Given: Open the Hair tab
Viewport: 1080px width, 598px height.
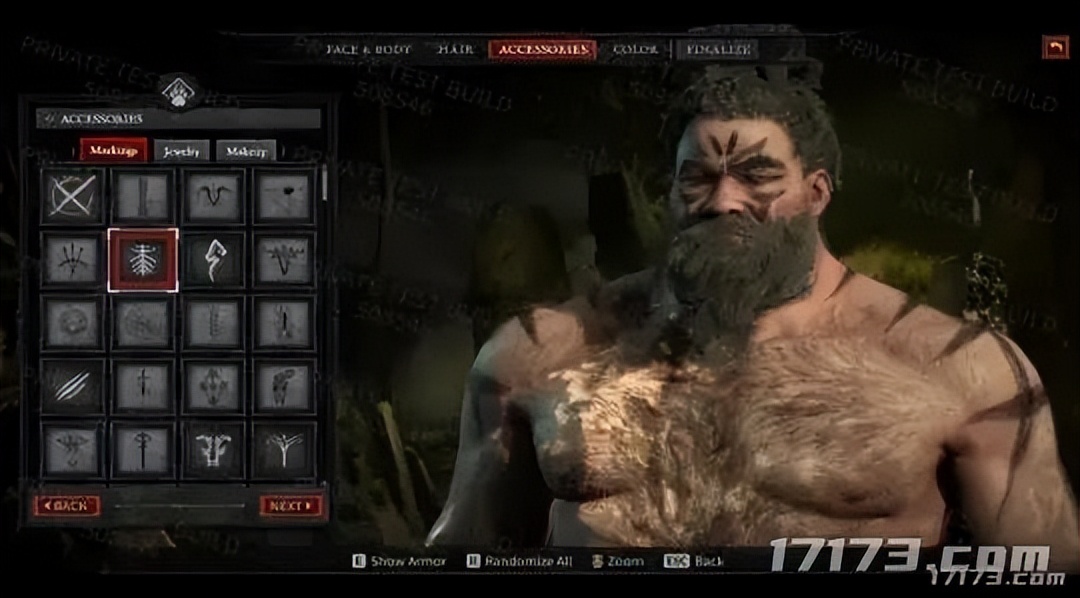Looking at the screenshot, I should click(455, 49).
